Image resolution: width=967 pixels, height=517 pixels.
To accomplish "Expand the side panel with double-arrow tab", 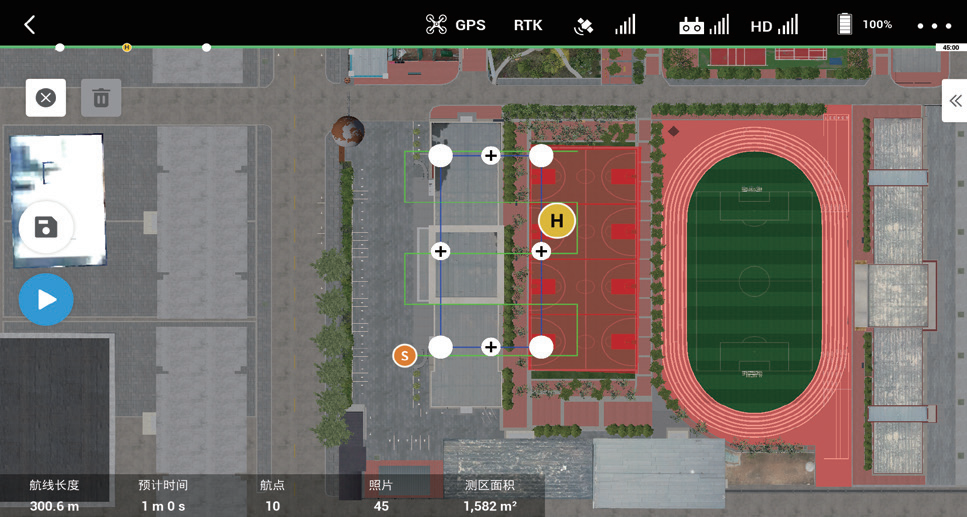I will 955,101.
